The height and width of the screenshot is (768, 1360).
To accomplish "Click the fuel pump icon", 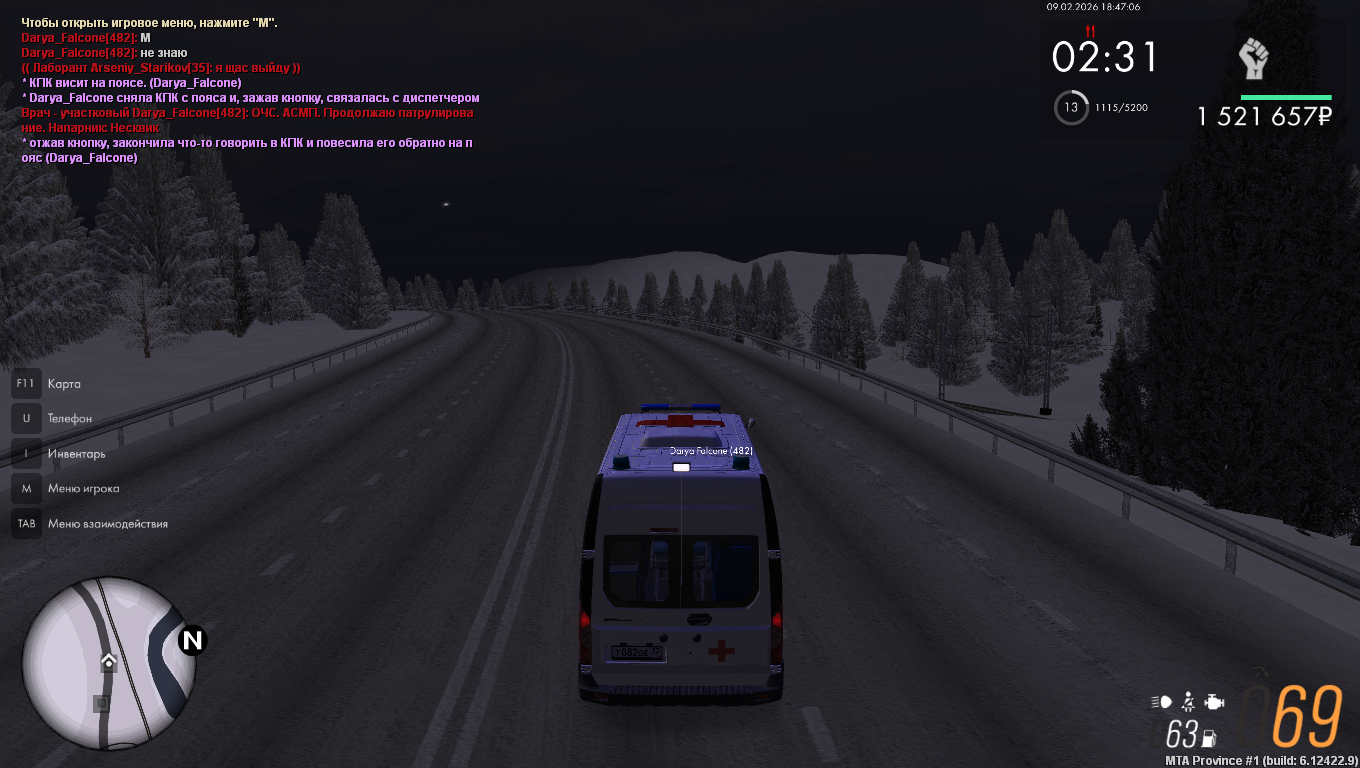I will (x=1209, y=738).
